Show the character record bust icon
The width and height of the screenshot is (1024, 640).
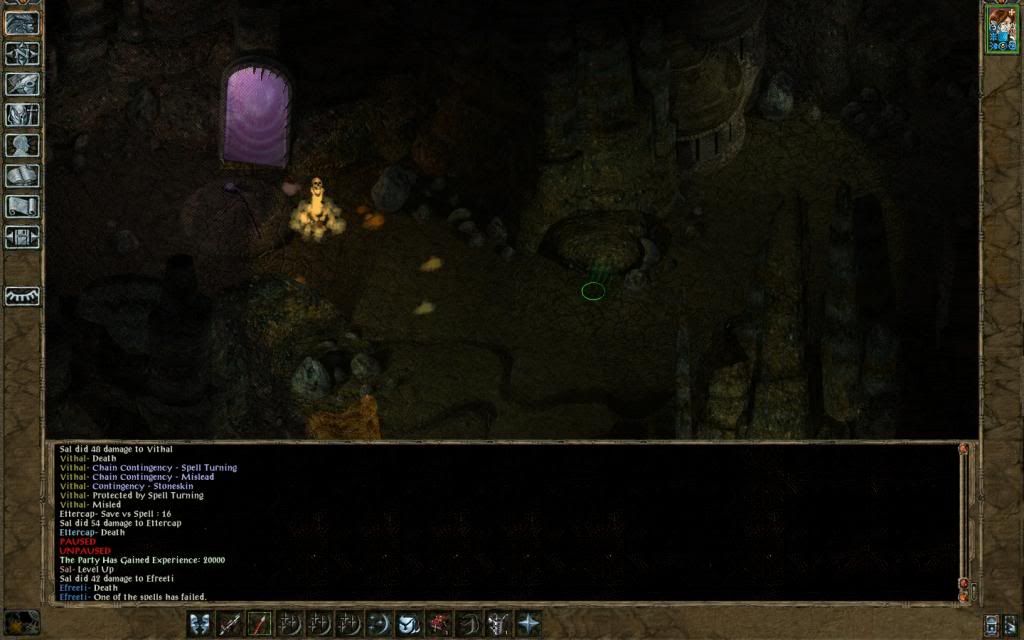[23, 146]
